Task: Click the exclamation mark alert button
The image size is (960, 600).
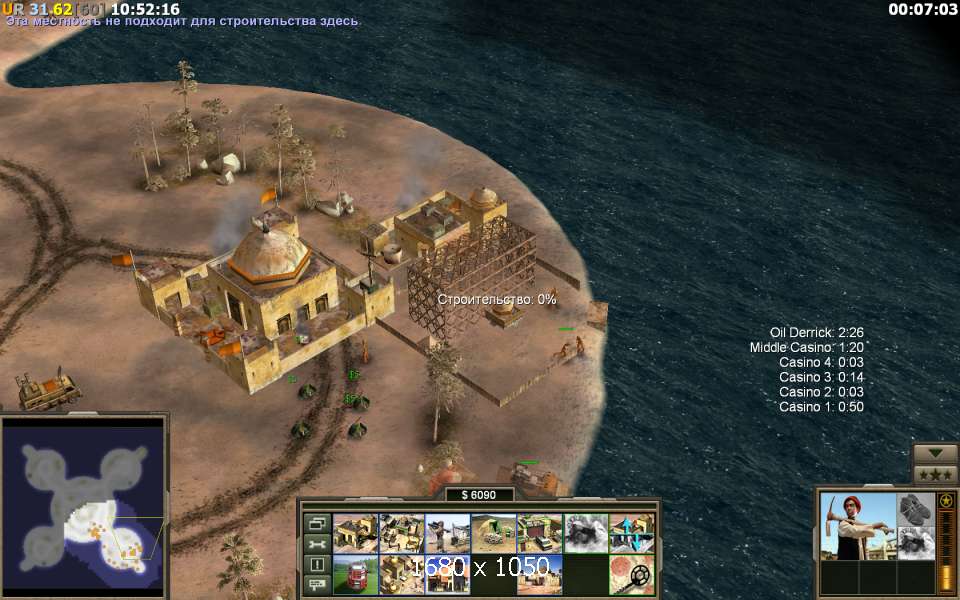Action: click(x=317, y=565)
